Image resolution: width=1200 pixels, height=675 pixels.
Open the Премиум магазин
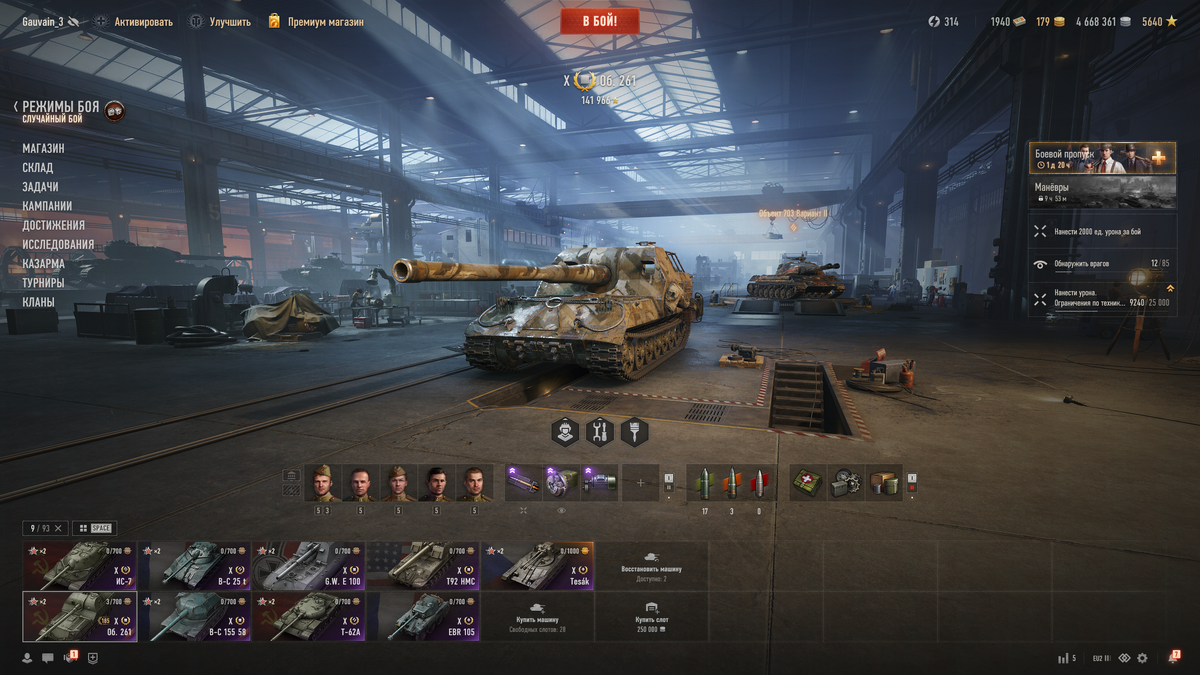[x=325, y=21]
